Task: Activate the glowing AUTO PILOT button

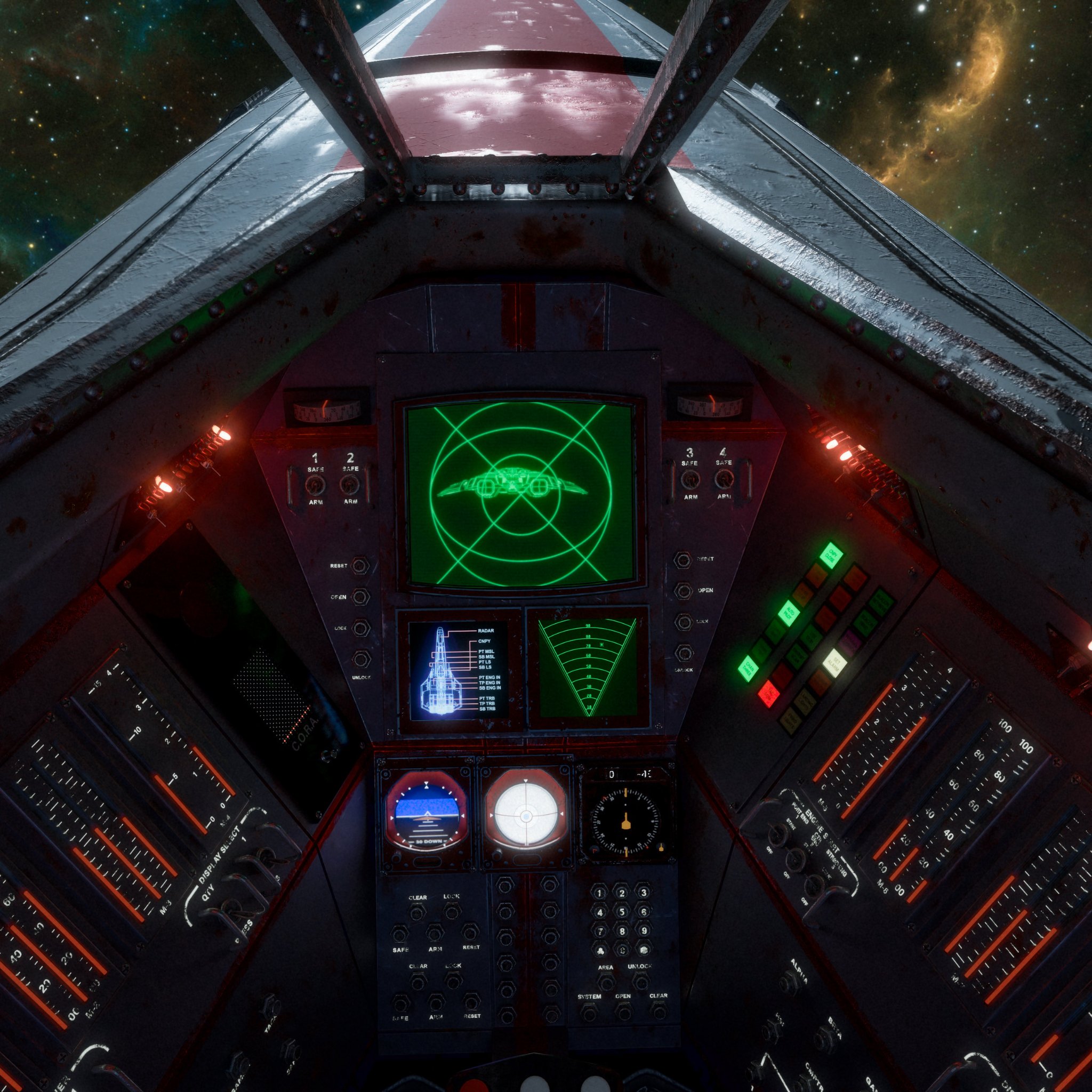Action: coord(789,612)
